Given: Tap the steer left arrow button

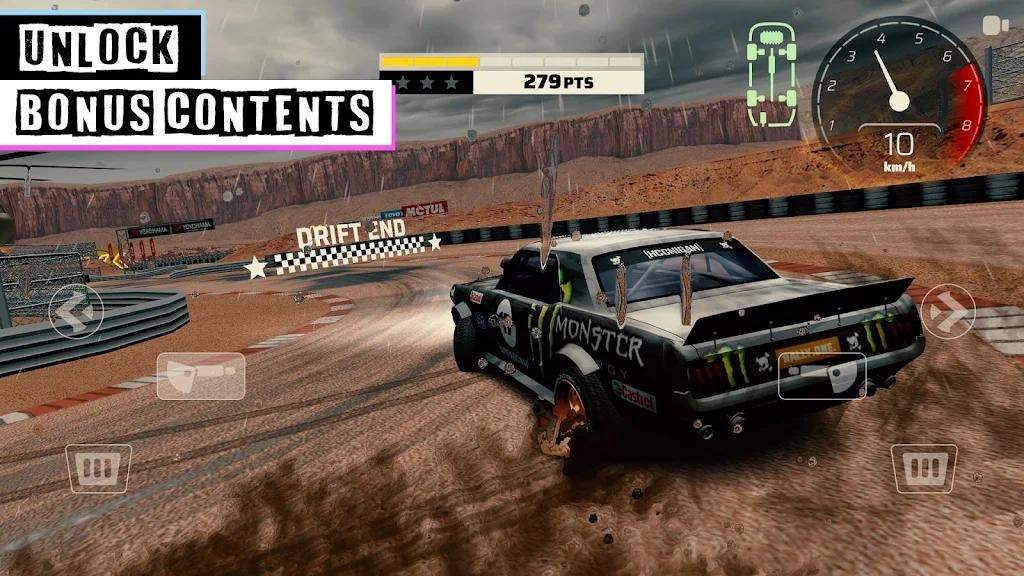Looking at the screenshot, I should click(75, 311).
